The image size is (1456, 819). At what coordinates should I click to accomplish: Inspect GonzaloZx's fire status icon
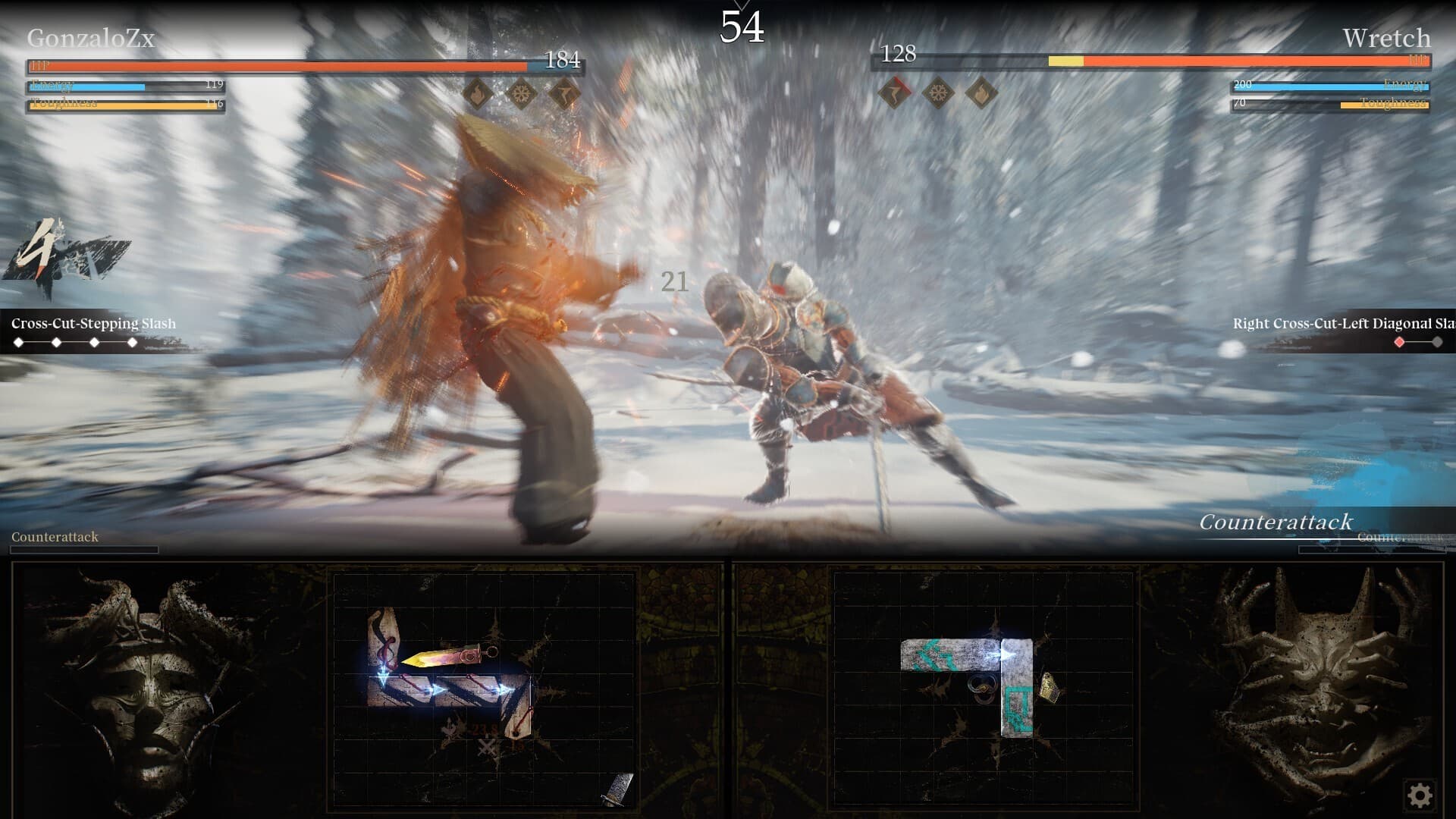click(478, 94)
